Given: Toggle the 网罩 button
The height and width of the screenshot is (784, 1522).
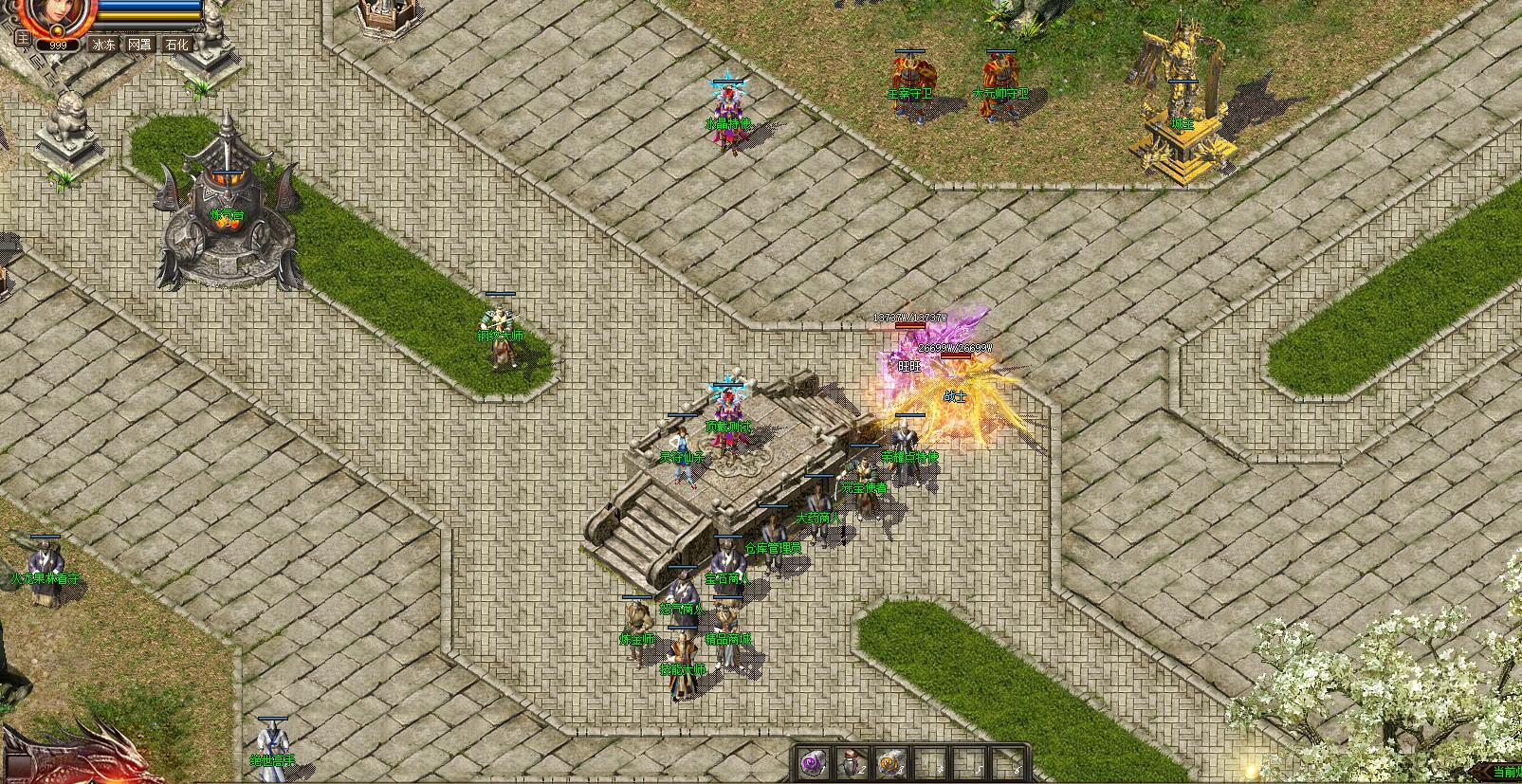Looking at the screenshot, I should (140, 44).
